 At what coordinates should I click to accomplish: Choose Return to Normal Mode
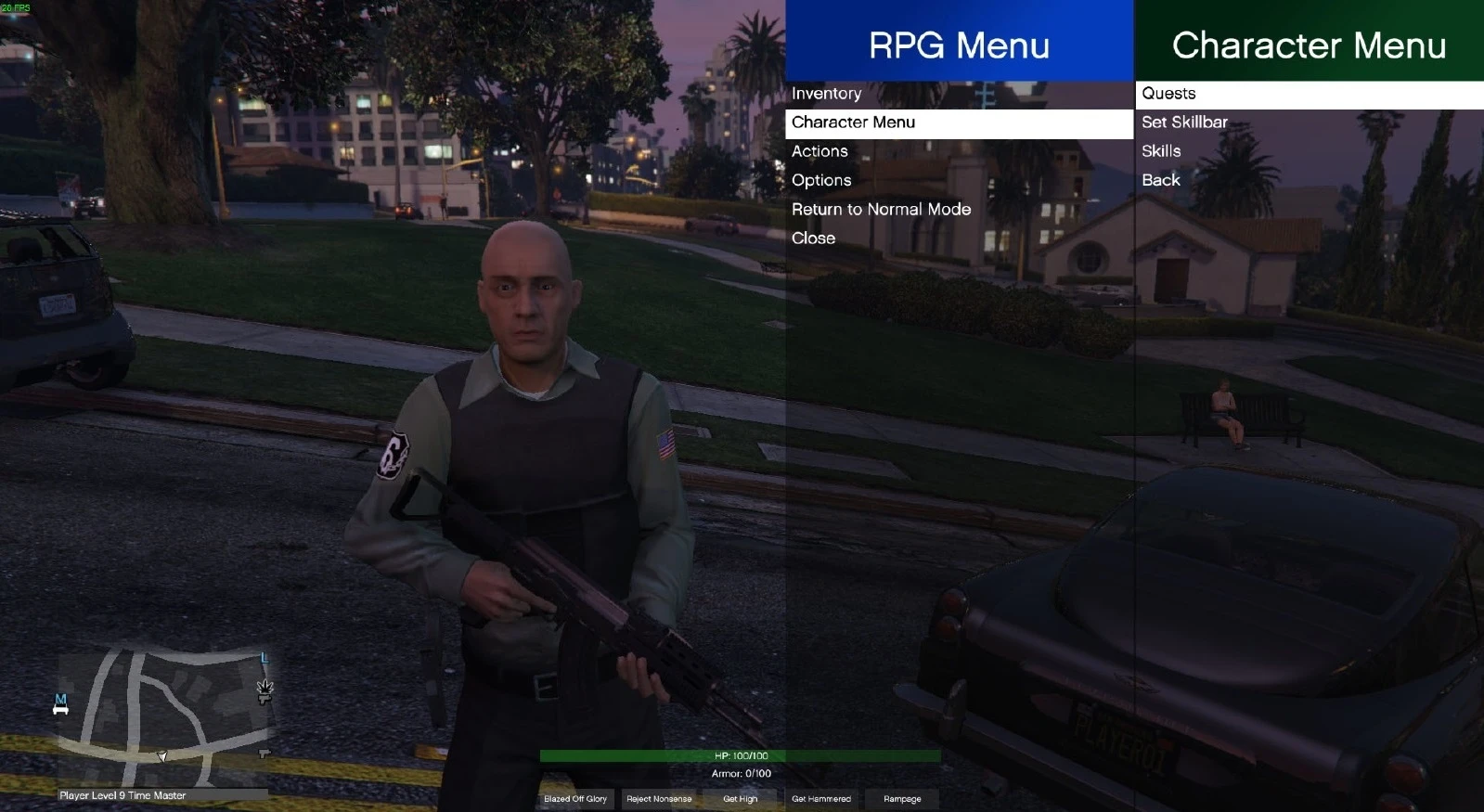tap(882, 209)
